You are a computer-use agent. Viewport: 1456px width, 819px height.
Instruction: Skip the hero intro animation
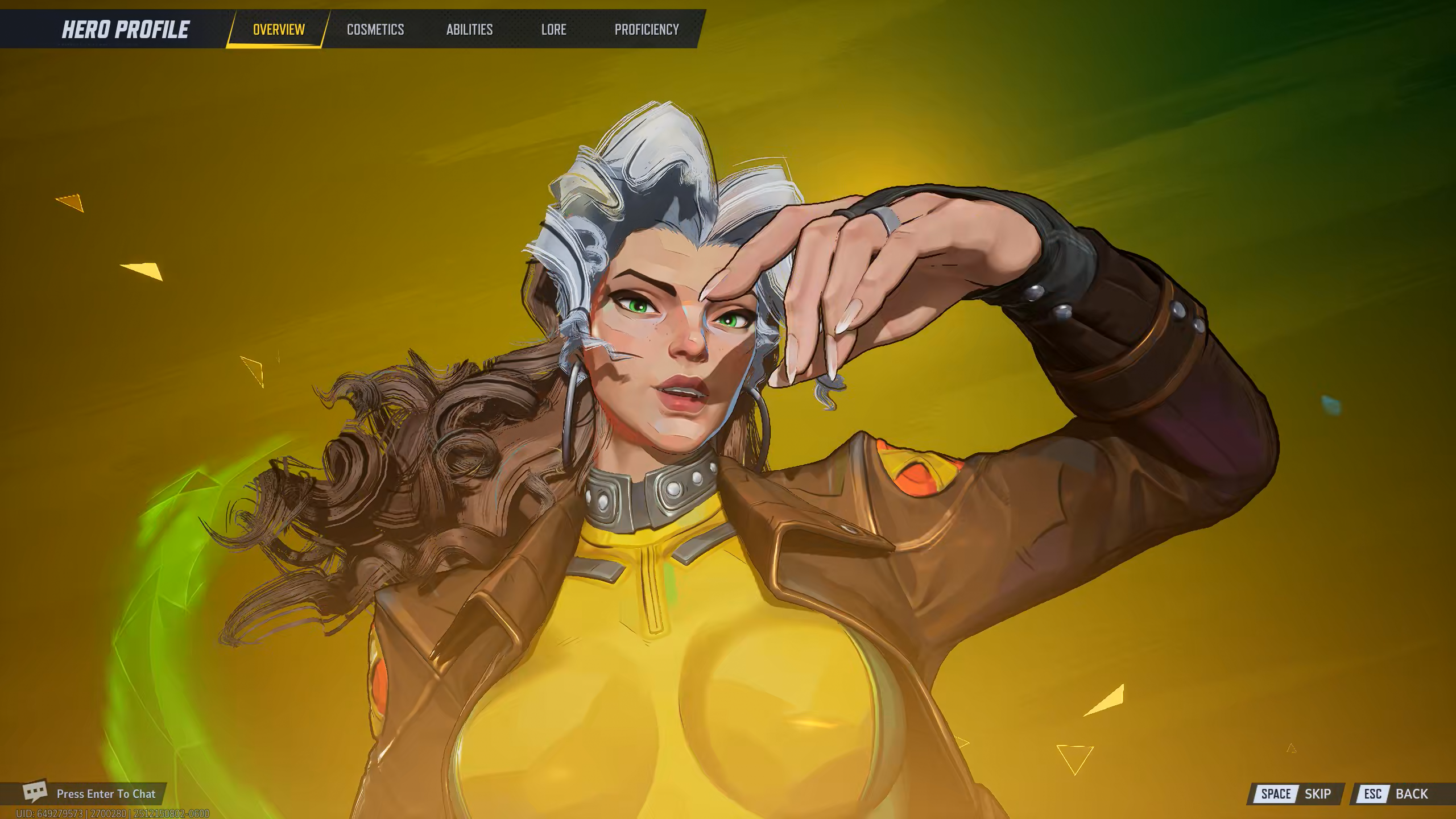point(1296,794)
